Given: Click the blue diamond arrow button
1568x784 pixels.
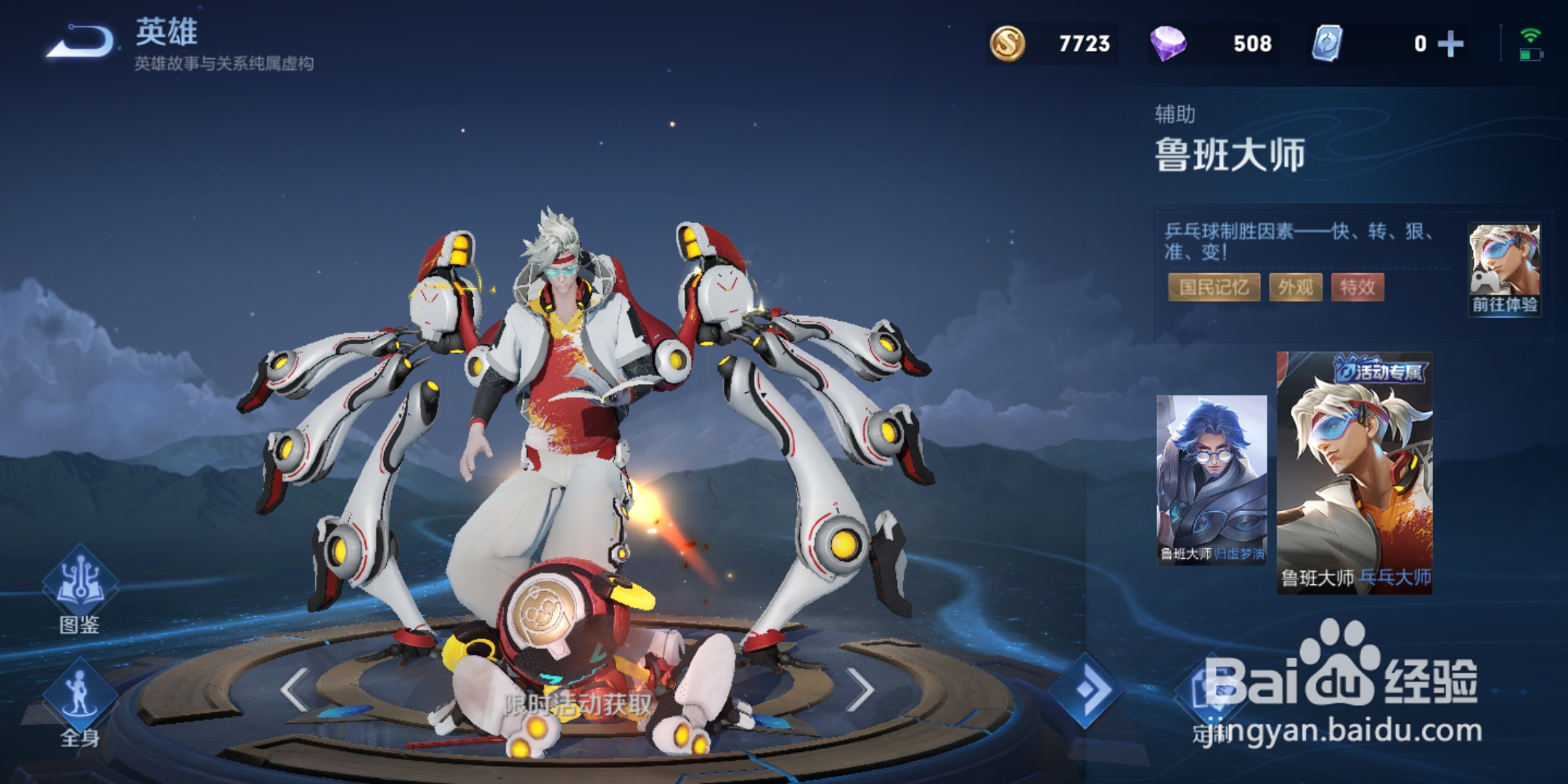Looking at the screenshot, I should [1086, 690].
